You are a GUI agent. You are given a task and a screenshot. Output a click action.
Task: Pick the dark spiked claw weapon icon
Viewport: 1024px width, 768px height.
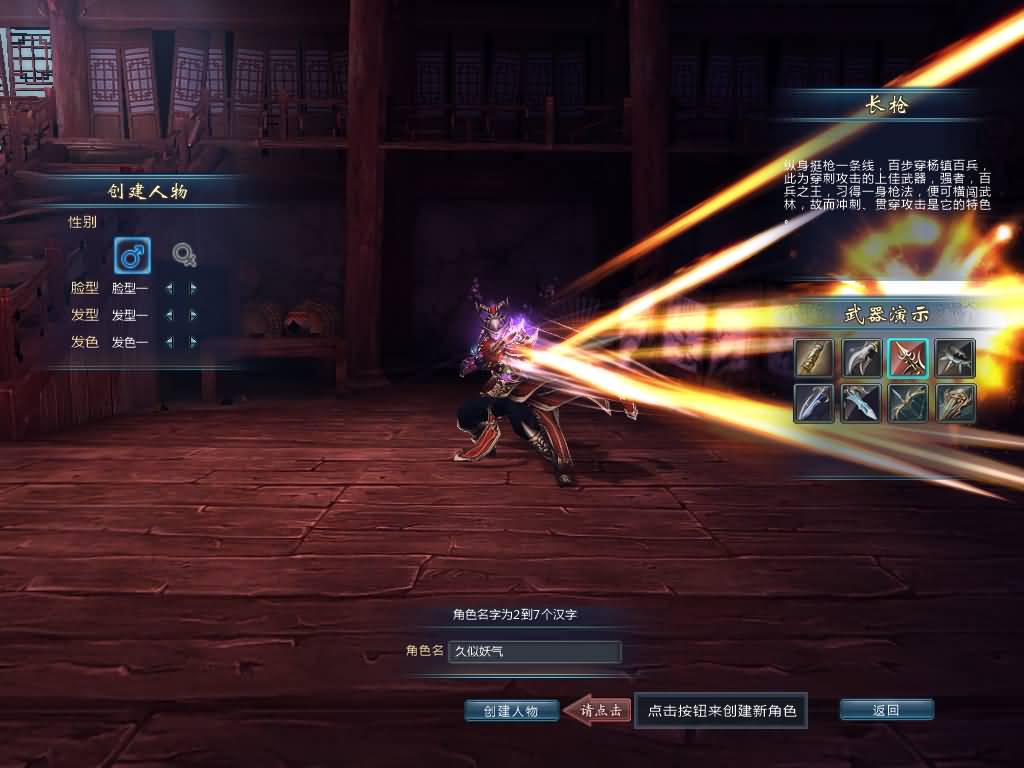click(x=955, y=358)
